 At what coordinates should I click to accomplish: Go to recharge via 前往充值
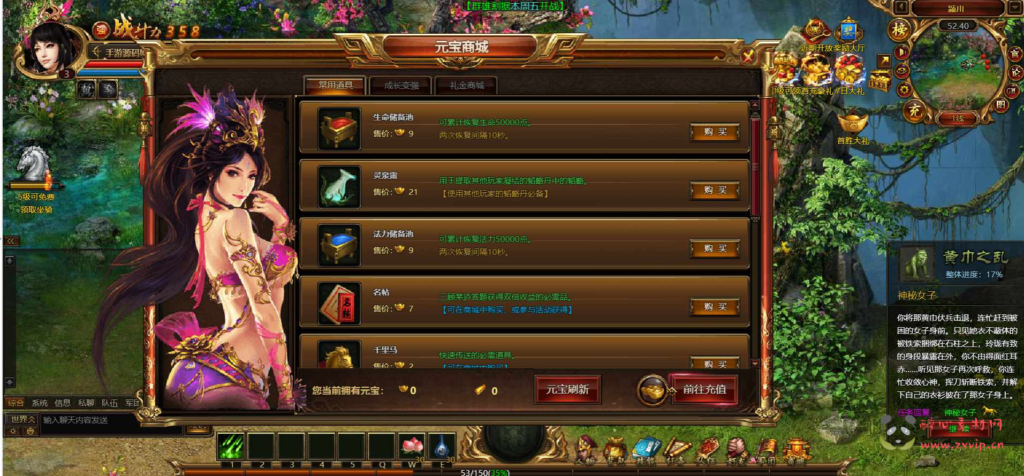pos(702,390)
